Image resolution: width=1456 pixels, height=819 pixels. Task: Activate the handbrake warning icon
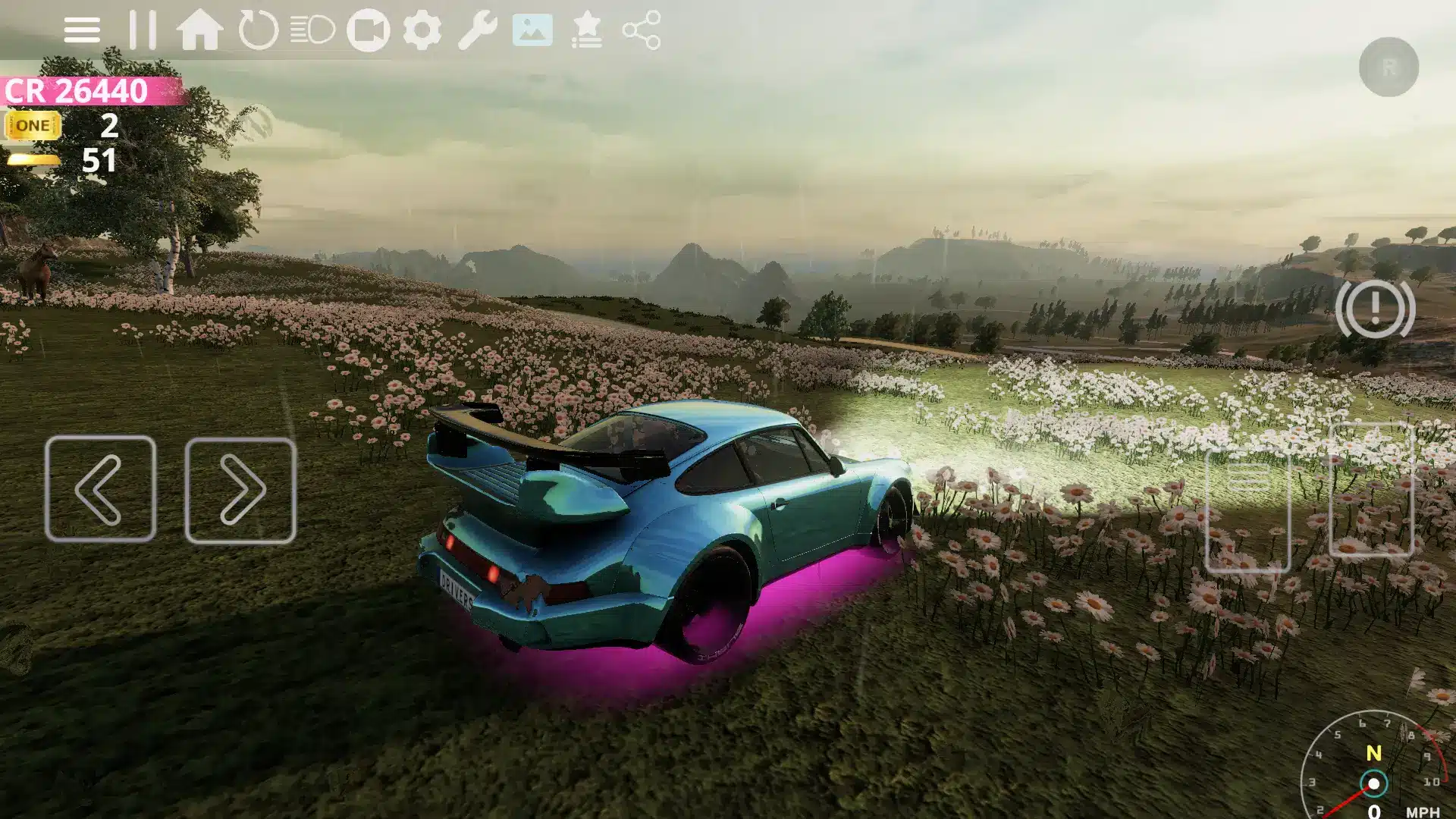point(1375,309)
